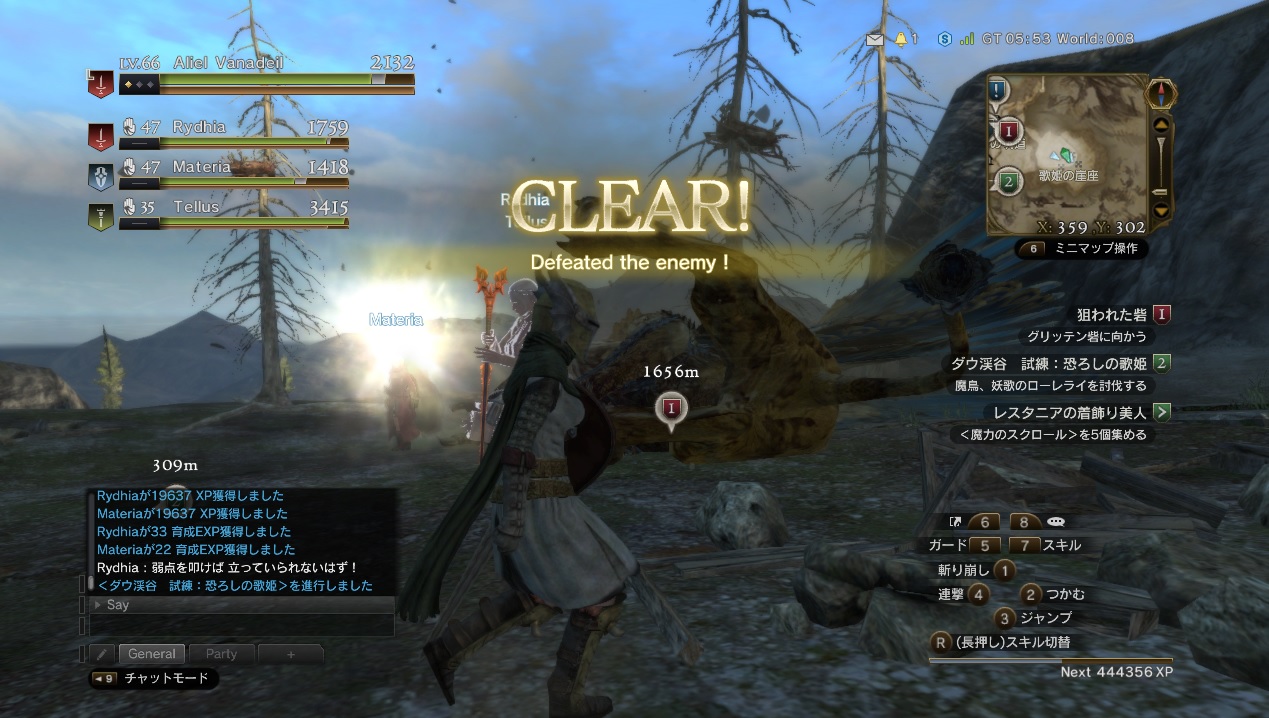Check the notification bell icon
Image resolution: width=1269 pixels, height=718 pixels.
pyautogui.click(x=901, y=39)
